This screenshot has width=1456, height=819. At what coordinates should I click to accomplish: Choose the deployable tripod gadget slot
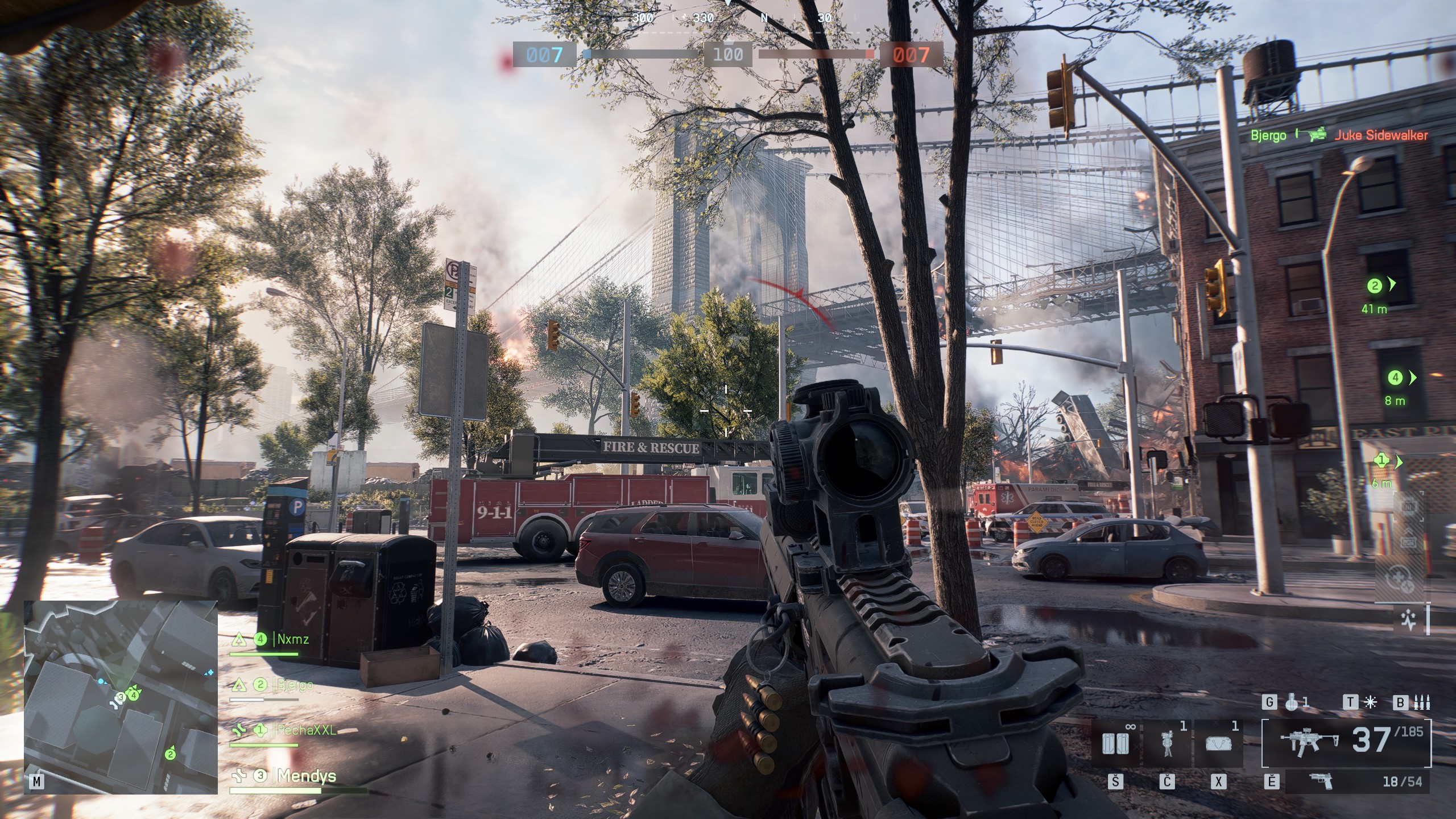(1167, 743)
